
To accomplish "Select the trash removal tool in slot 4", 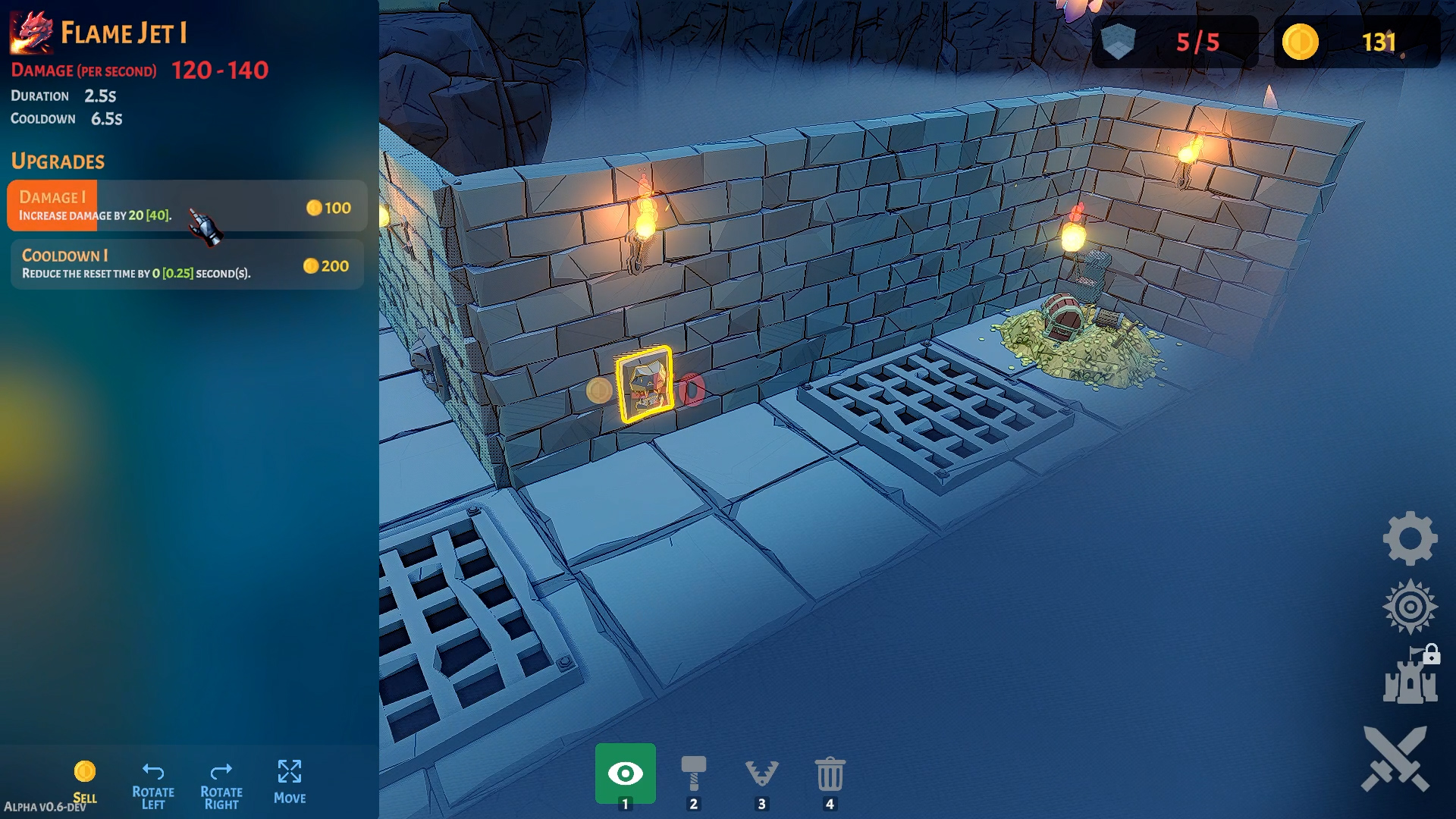I will [x=830, y=774].
